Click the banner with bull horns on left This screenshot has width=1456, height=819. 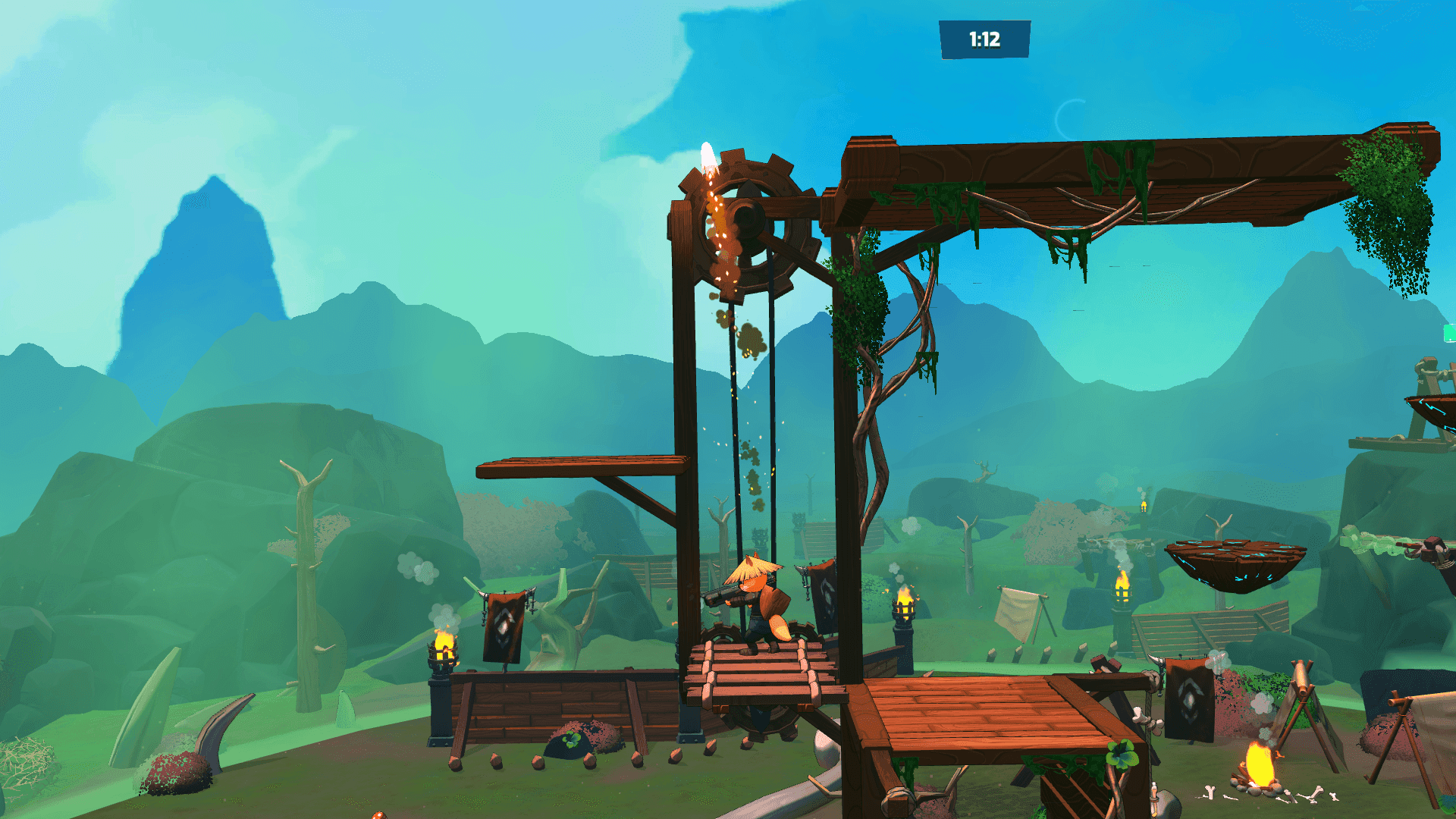504,626
